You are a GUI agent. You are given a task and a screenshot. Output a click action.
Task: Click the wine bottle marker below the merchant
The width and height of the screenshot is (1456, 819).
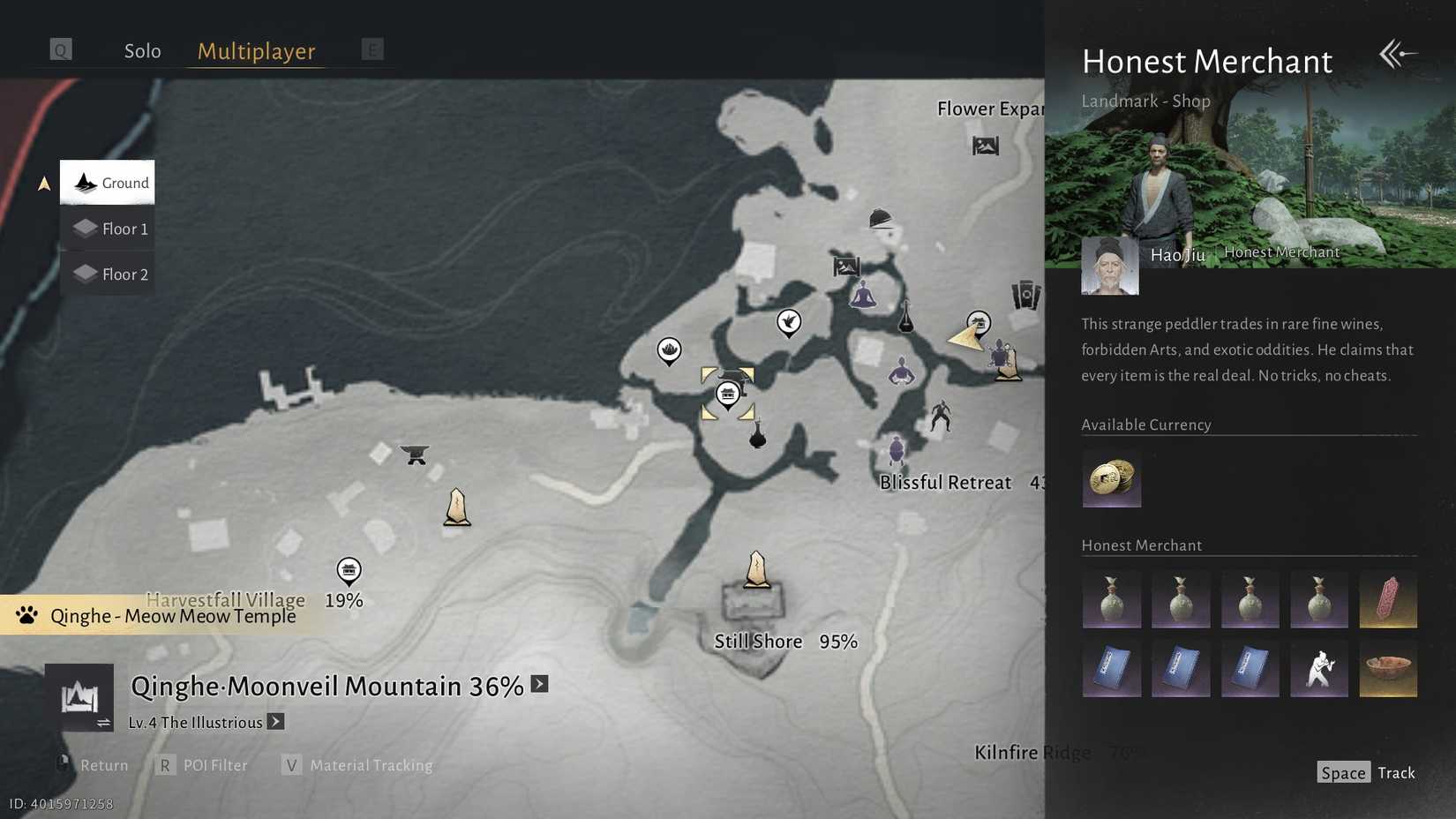click(x=757, y=437)
